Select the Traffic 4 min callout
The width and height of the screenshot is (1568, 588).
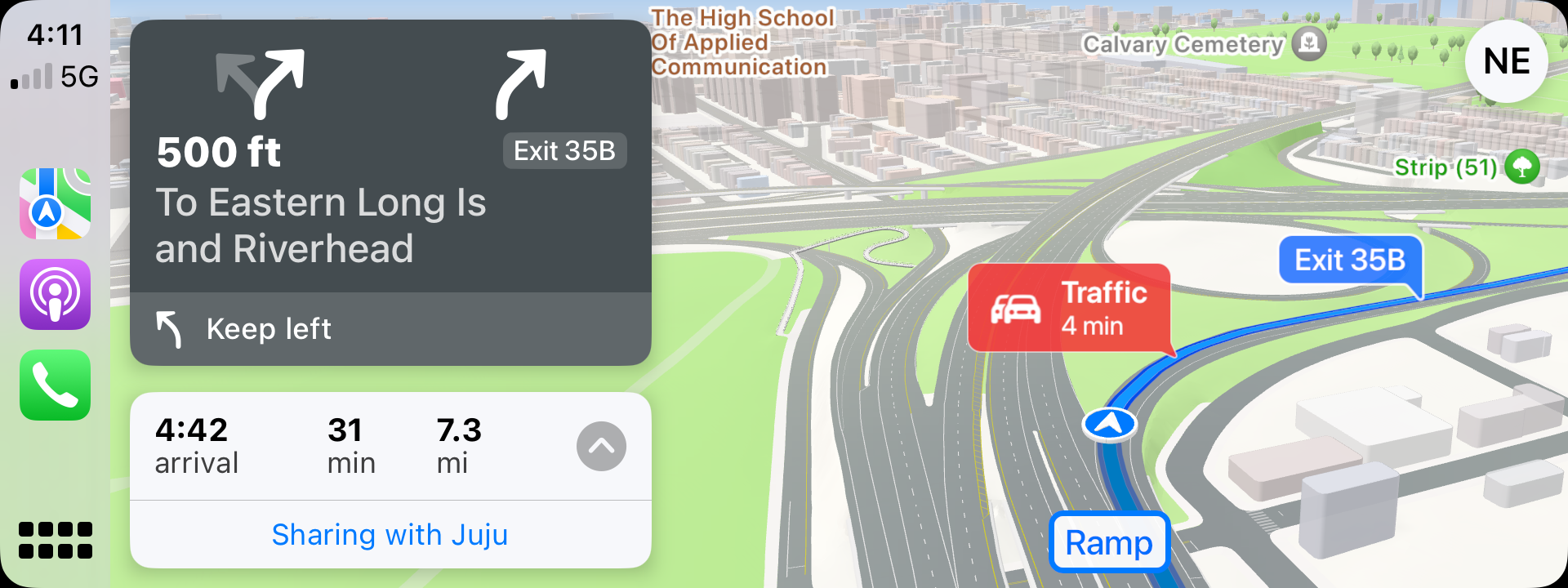pos(1068,309)
